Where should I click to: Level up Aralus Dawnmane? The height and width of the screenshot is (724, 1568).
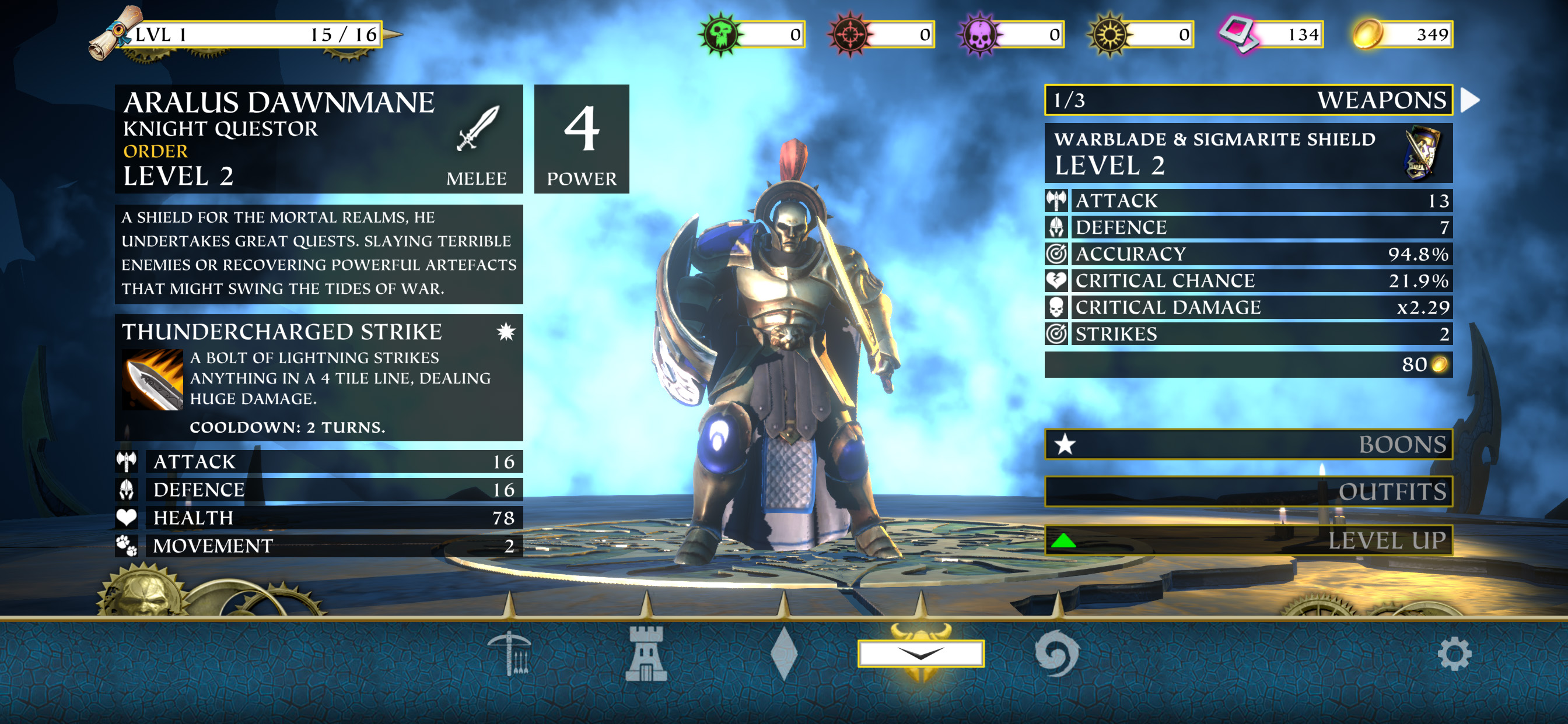[x=1248, y=540]
